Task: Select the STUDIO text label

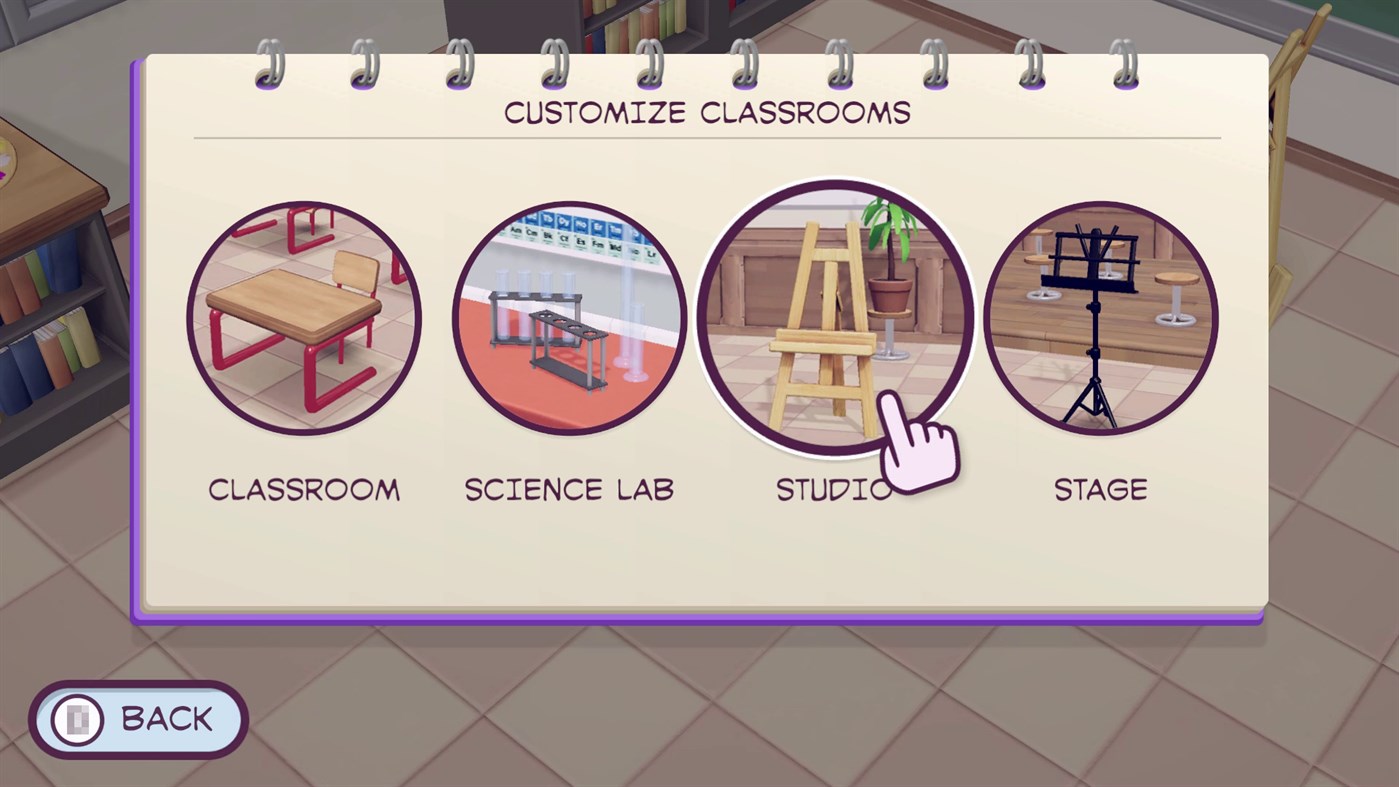Action: pos(832,489)
